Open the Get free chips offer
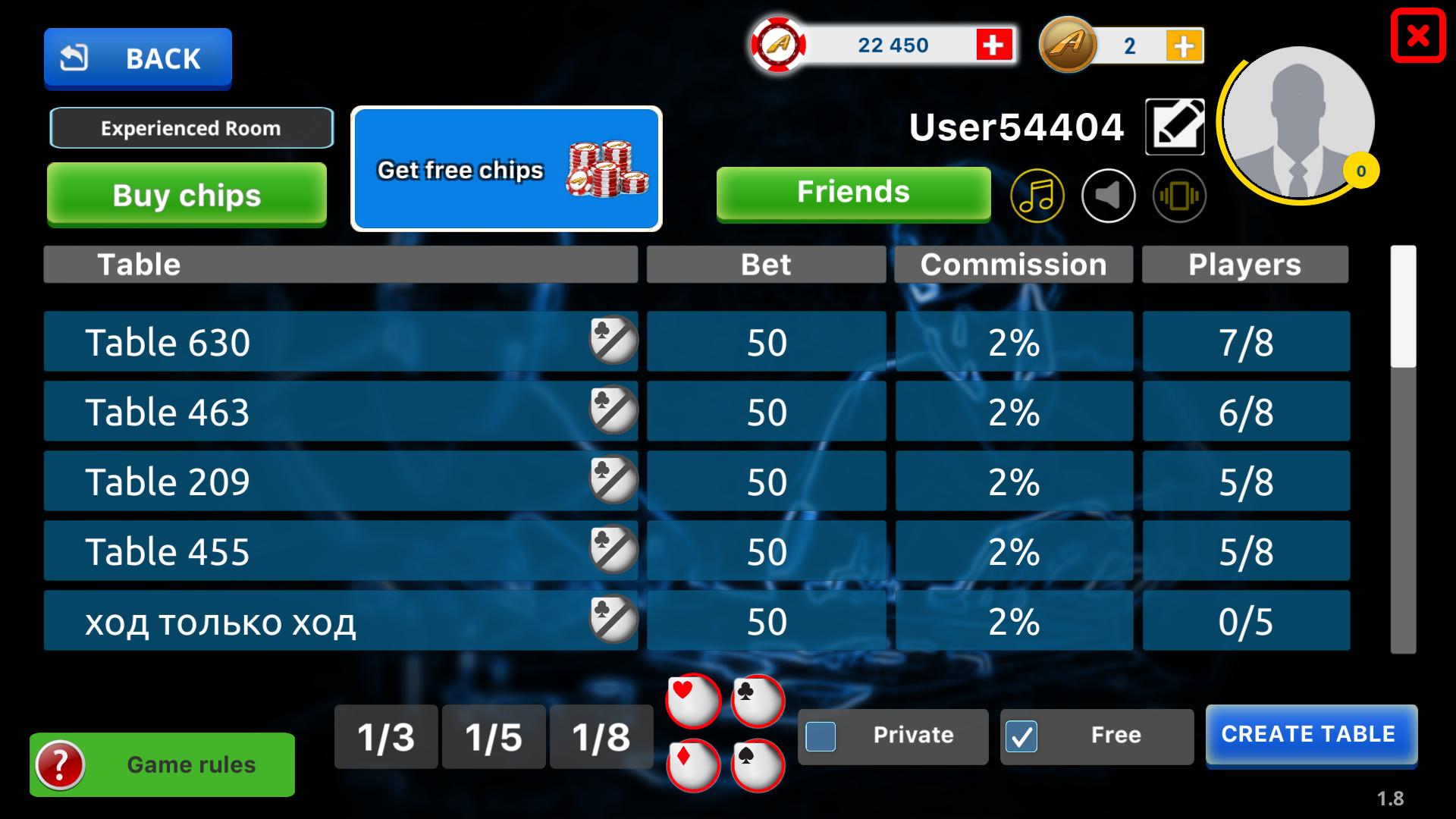1456x819 pixels. [507, 168]
